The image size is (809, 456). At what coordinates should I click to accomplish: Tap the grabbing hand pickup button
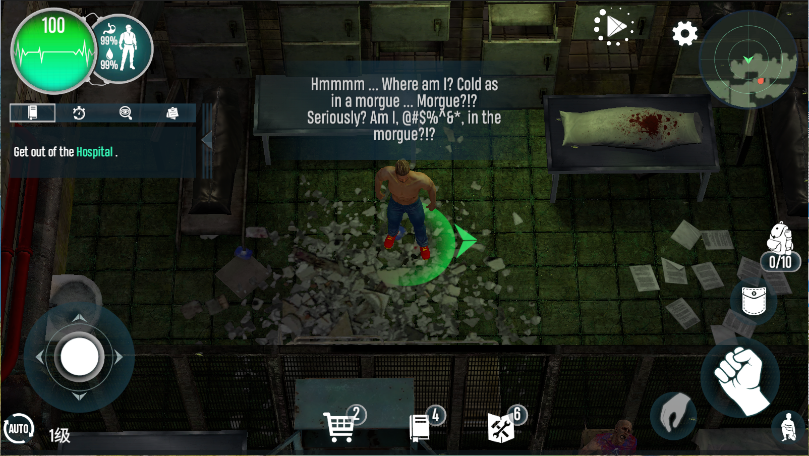coord(673,415)
